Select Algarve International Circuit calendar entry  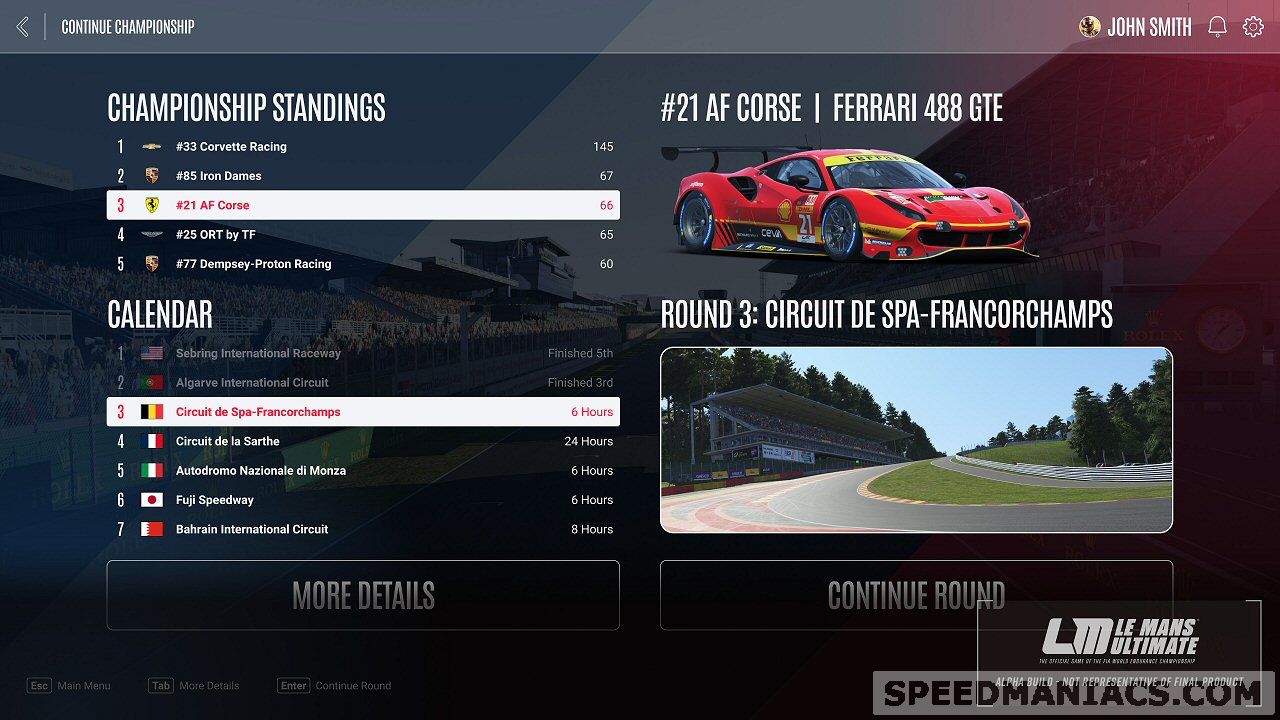point(362,383)
